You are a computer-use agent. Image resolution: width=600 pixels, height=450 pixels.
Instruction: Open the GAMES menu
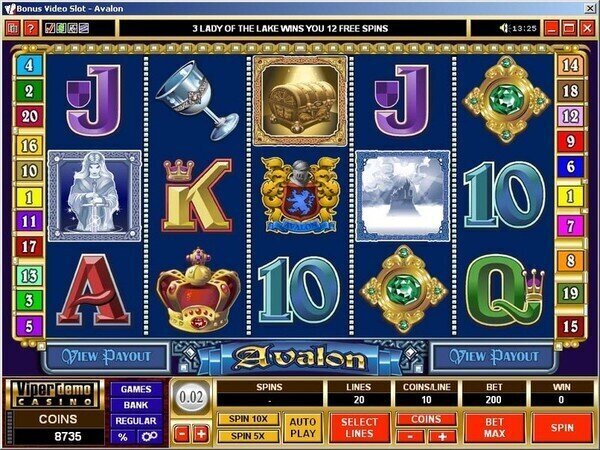click(x=135, y=389)
